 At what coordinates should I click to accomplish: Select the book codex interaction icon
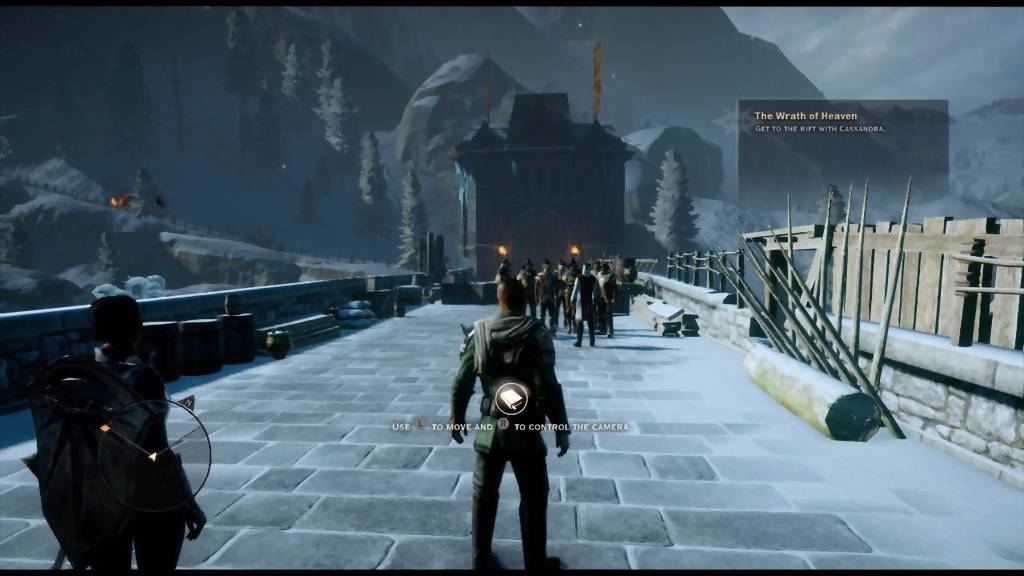coord(510,400)
